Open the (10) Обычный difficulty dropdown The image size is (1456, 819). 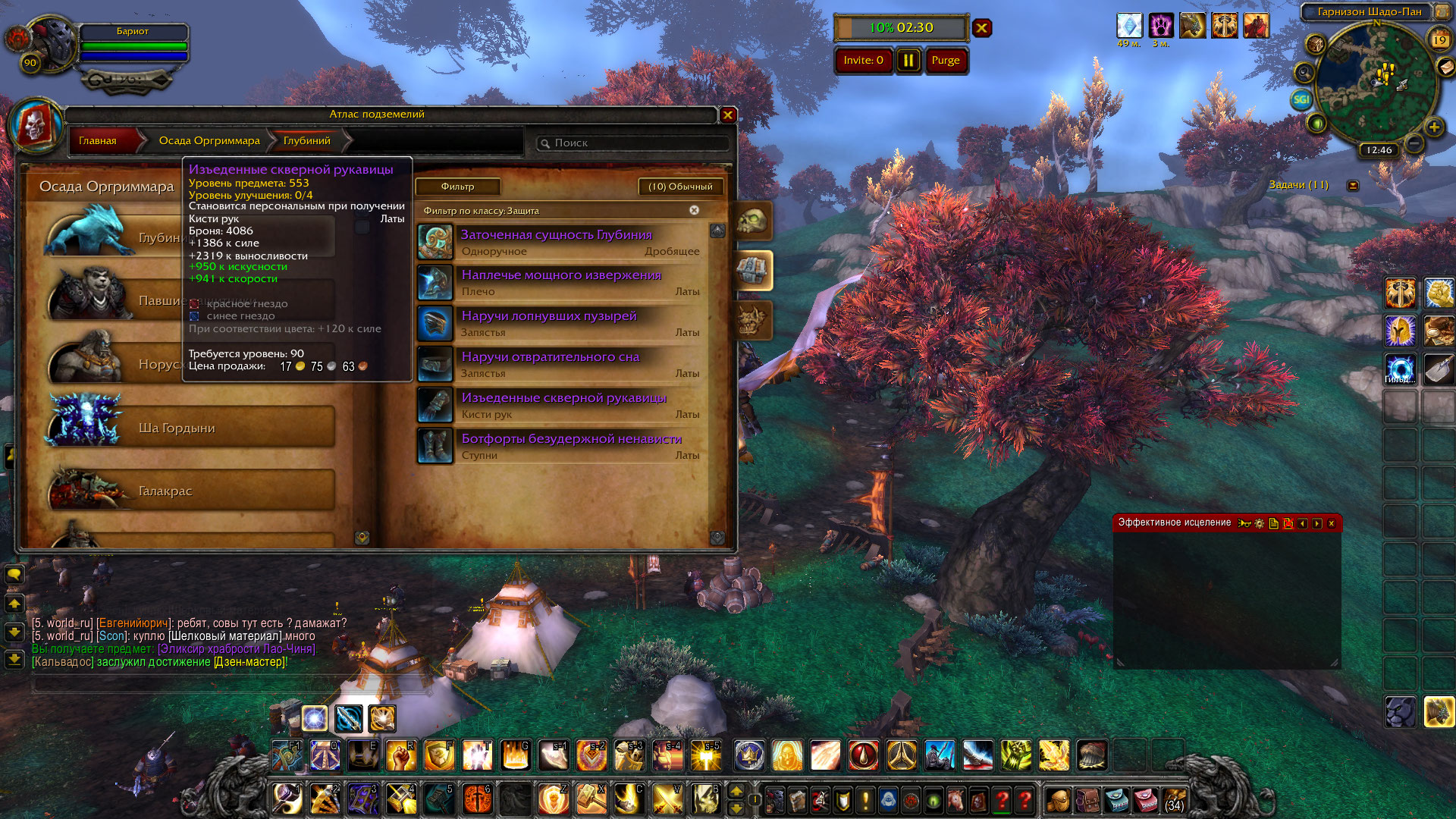point(680,187)
